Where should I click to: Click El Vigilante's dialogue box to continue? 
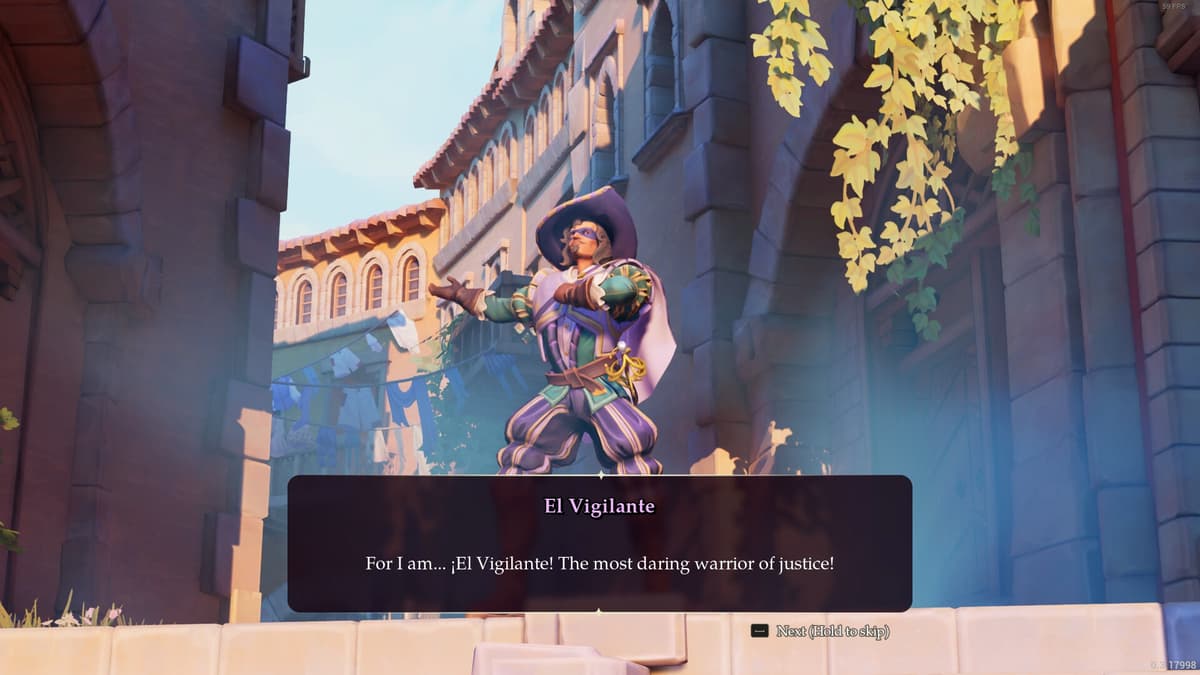599,543
